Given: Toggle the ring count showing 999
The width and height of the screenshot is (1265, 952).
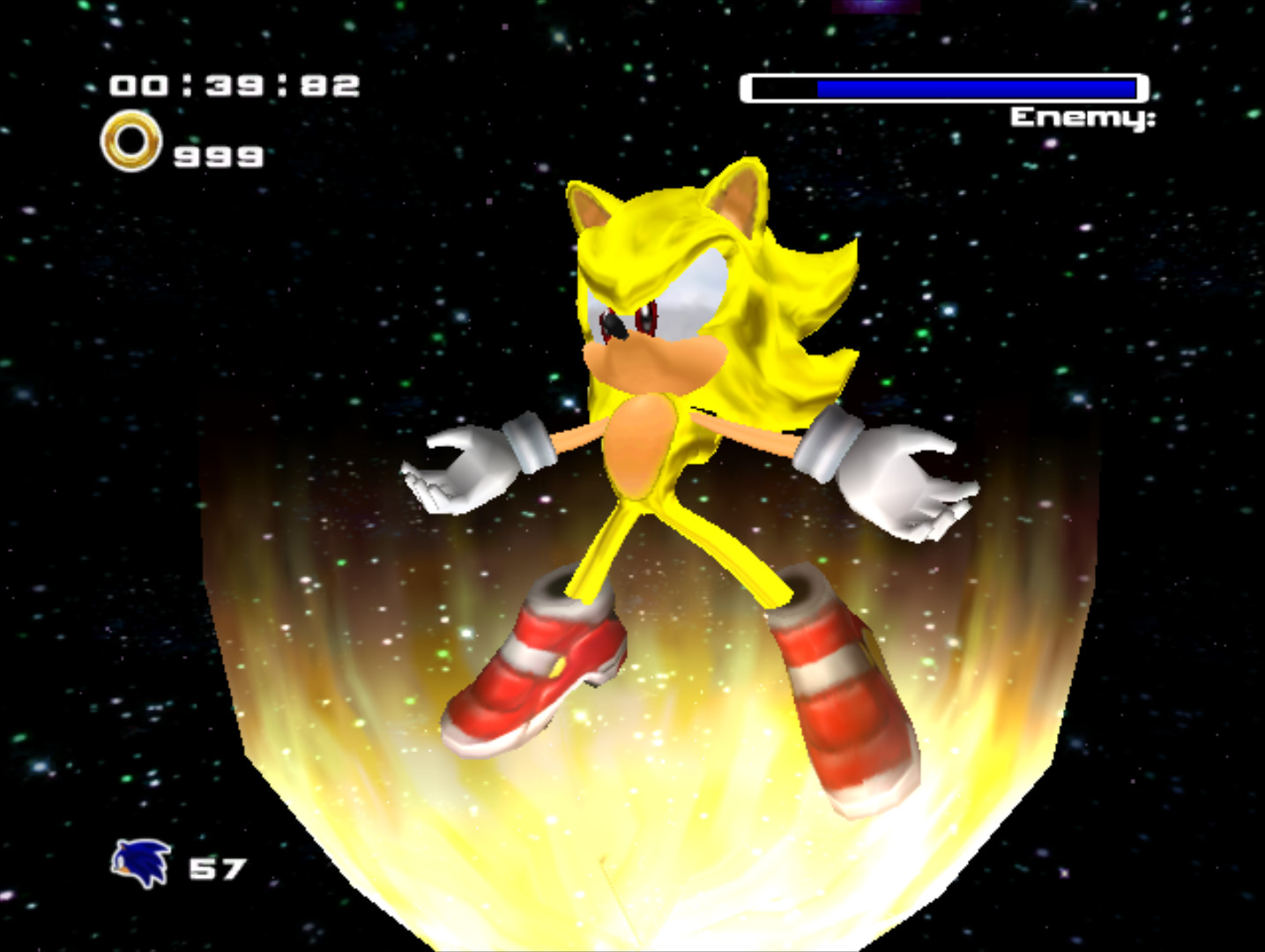Looking at the screenshot, I should (216, 157).
